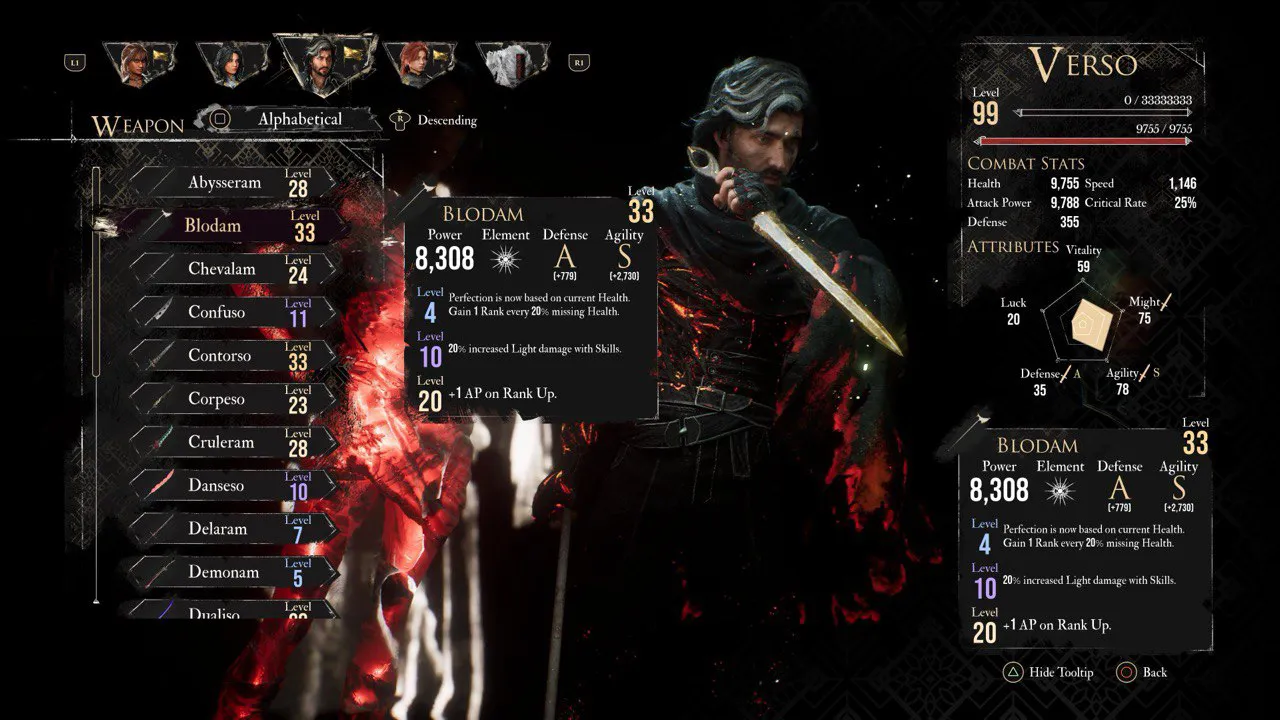Switch to the red-haired character portrait
1280x720 pixels.
click(x=420, y=64)
